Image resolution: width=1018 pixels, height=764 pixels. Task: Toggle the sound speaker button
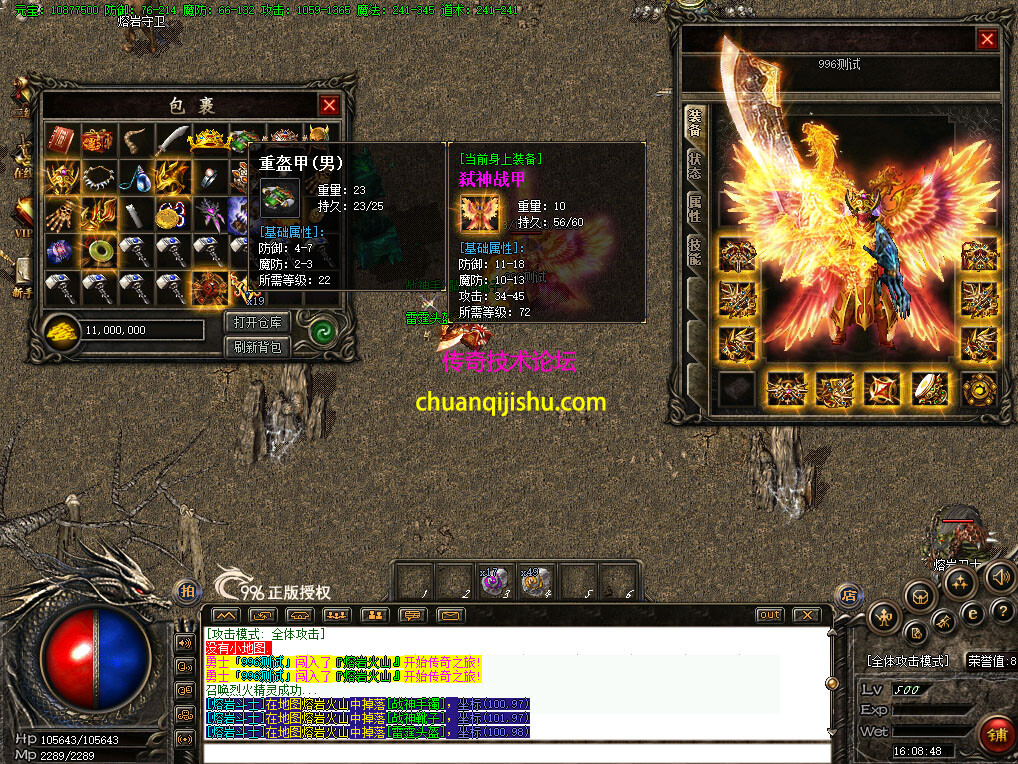999,577
